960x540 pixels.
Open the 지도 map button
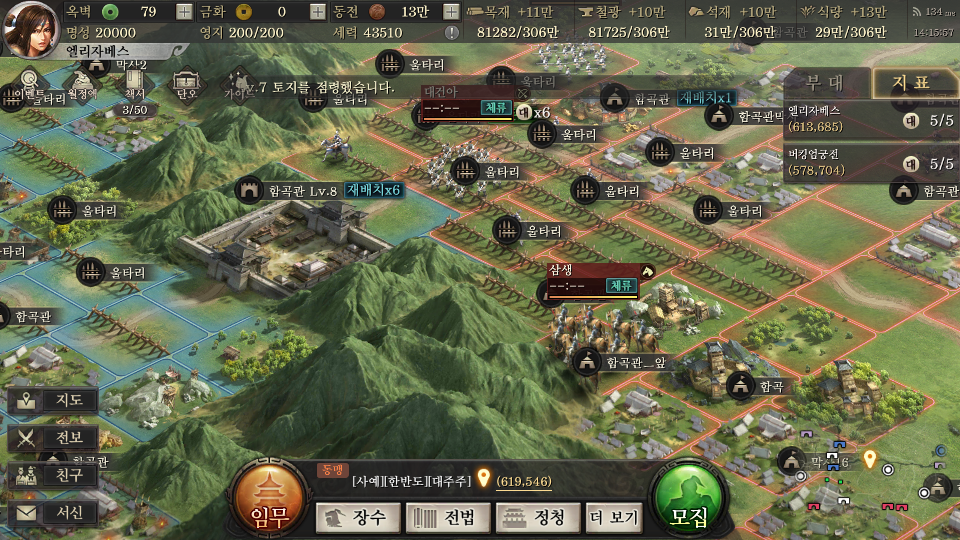[x=54, y=401]
